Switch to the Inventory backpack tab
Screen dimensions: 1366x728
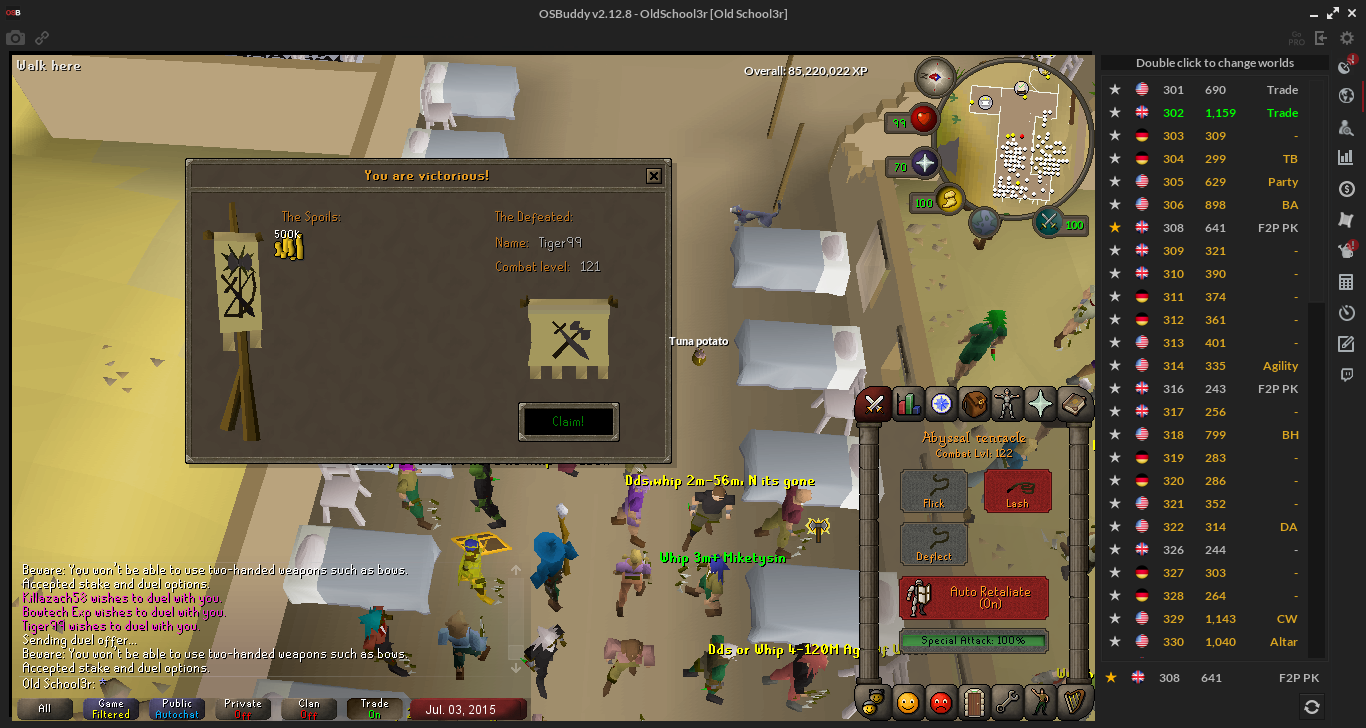974,403
